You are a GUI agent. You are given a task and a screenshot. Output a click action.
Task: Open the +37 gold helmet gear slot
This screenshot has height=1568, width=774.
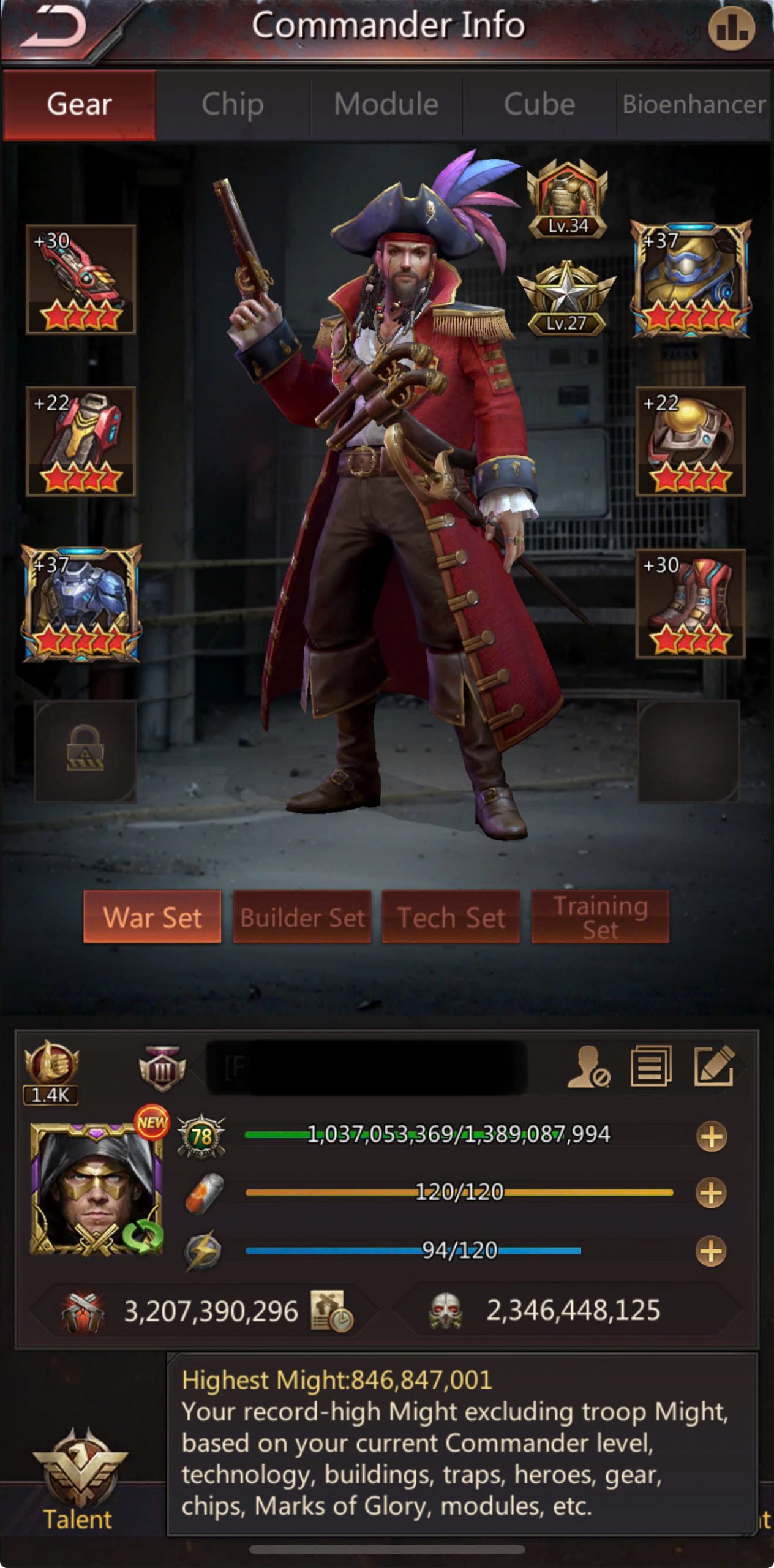pos(691,279)
